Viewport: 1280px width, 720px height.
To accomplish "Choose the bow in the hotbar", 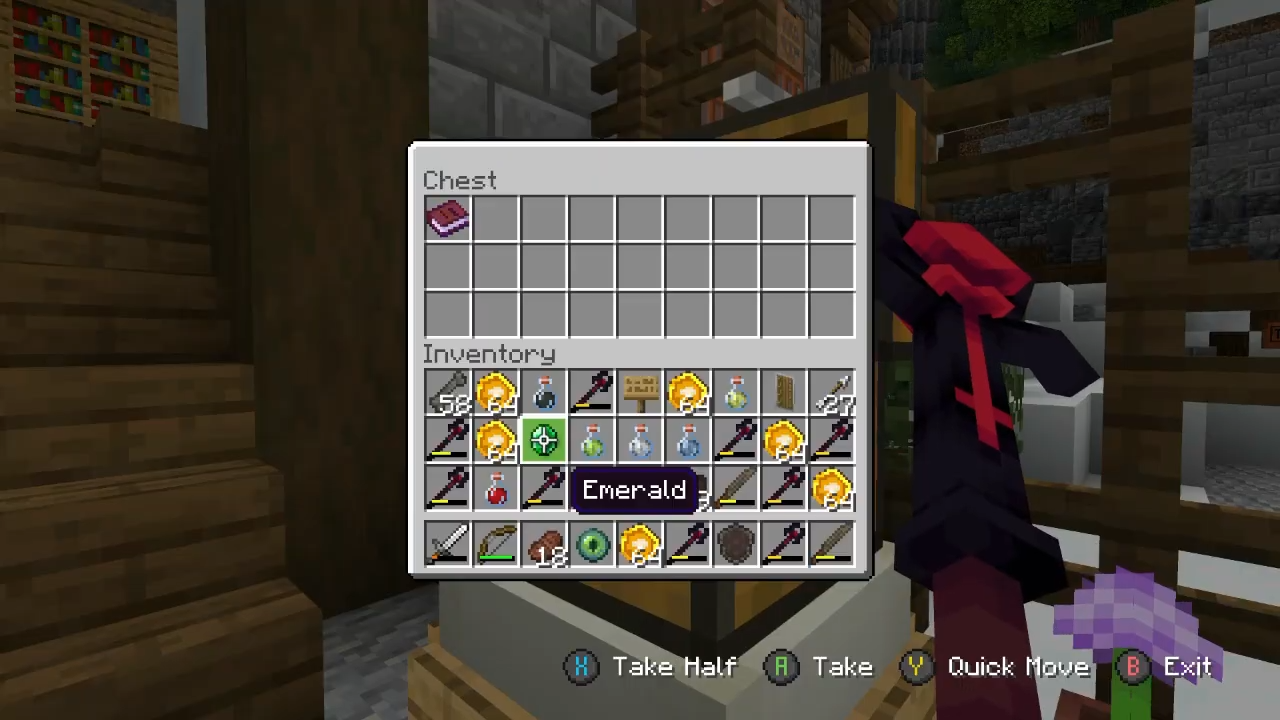I will [495, 545].
